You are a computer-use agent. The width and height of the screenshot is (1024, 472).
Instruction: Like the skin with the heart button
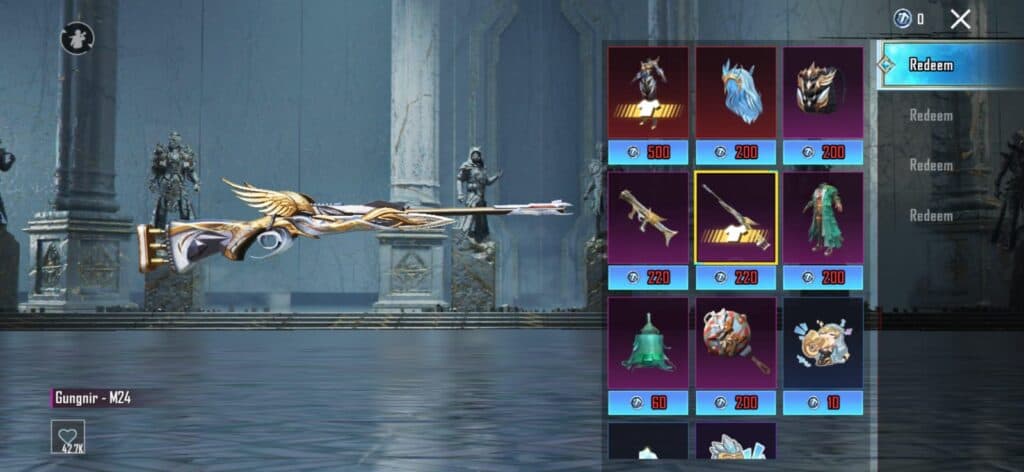click(x=68, y=436)
